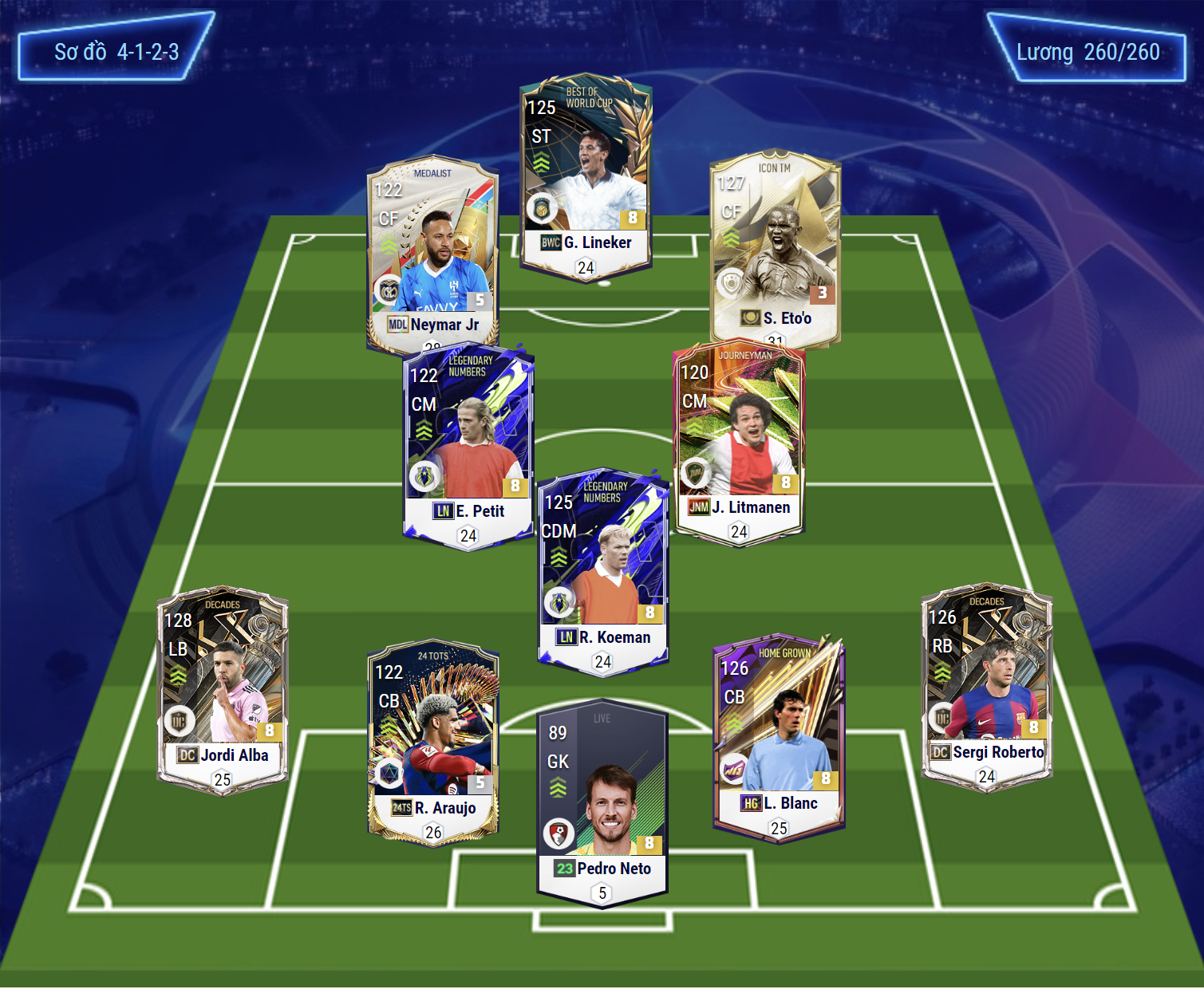Select R. Koeman CDM card
Image resolution: width=1204 pixels, height=989 pixels.
click(x=602, y=570)
